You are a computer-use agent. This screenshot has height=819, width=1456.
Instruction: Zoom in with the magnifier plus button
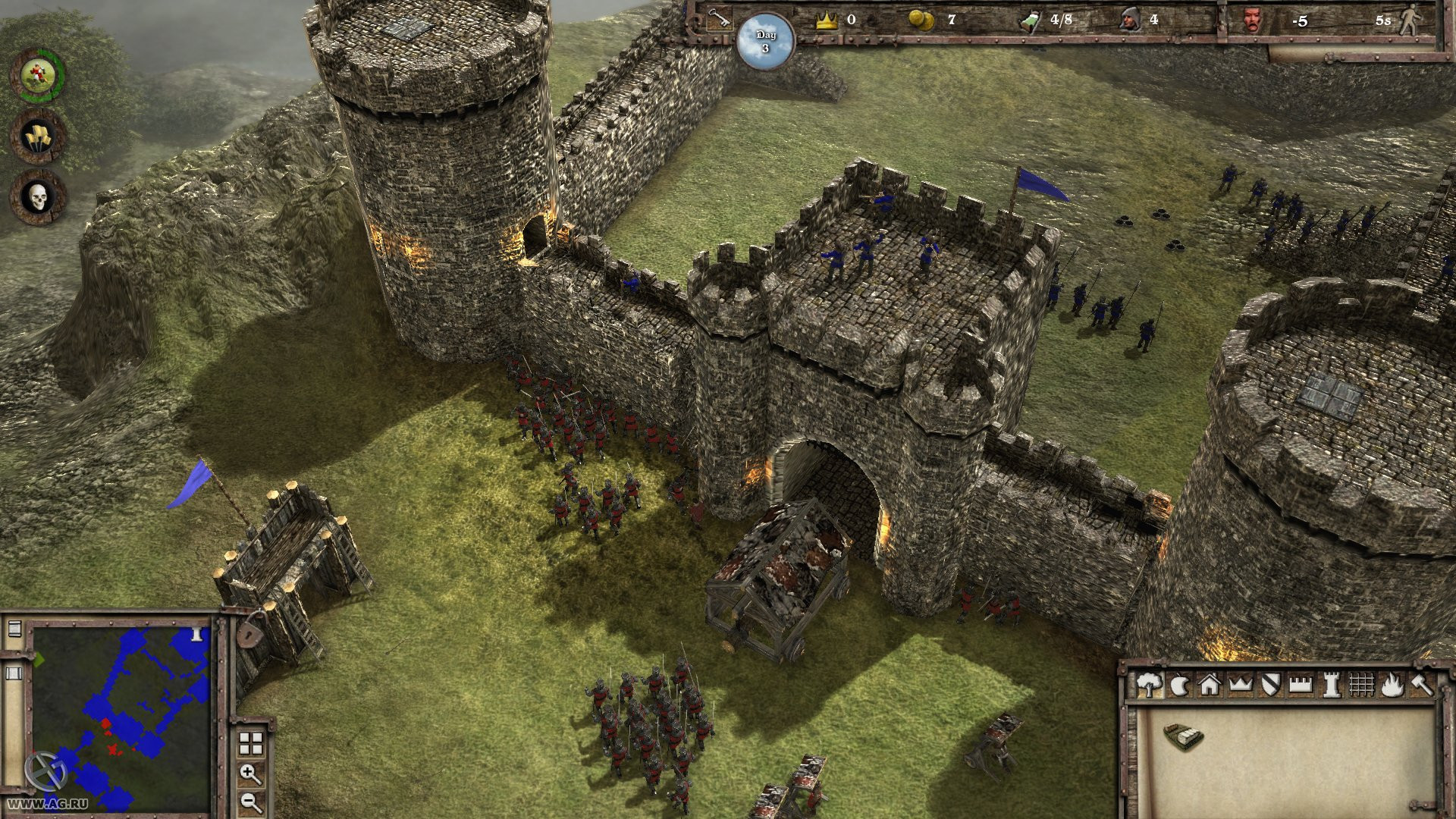point(250,774)
